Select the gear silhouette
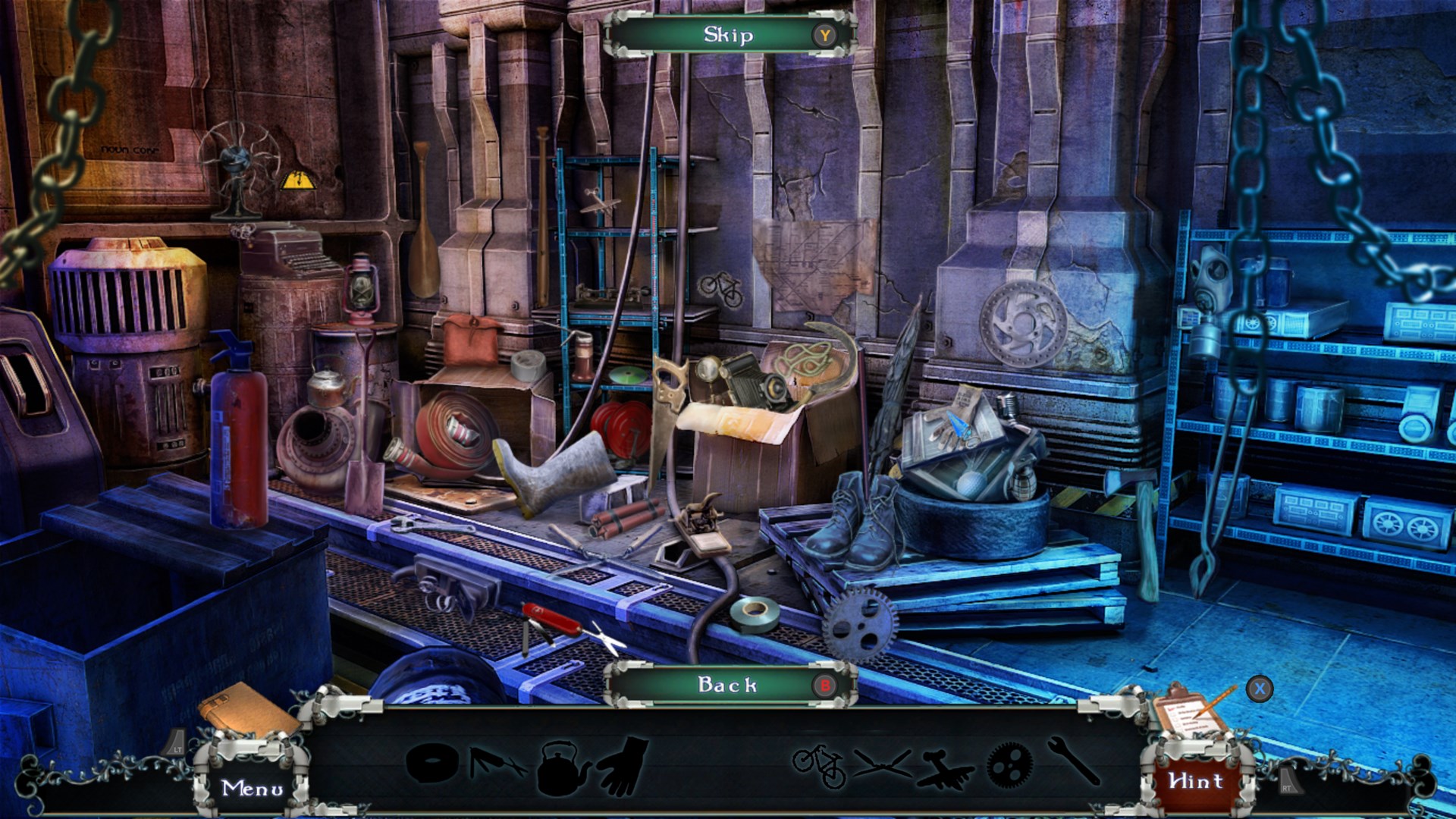The image size is (1456, 819). coord(1009,764)
